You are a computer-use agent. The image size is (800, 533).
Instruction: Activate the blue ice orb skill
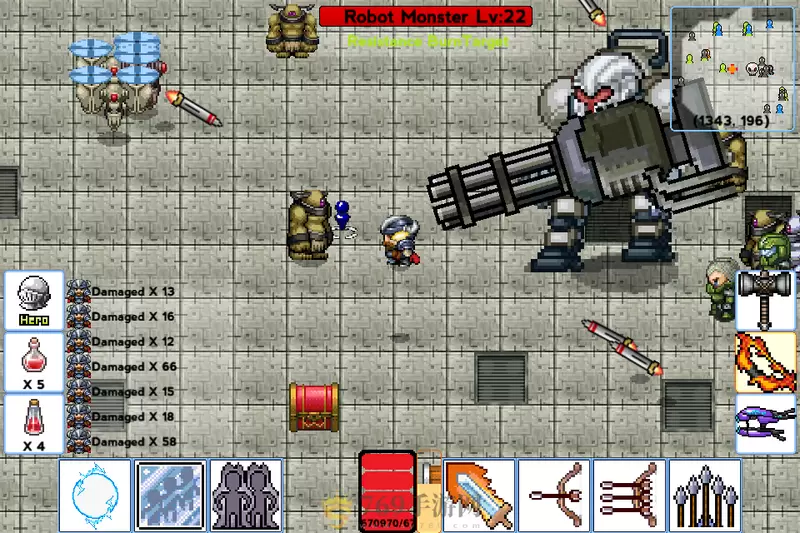tap(95, 495)
